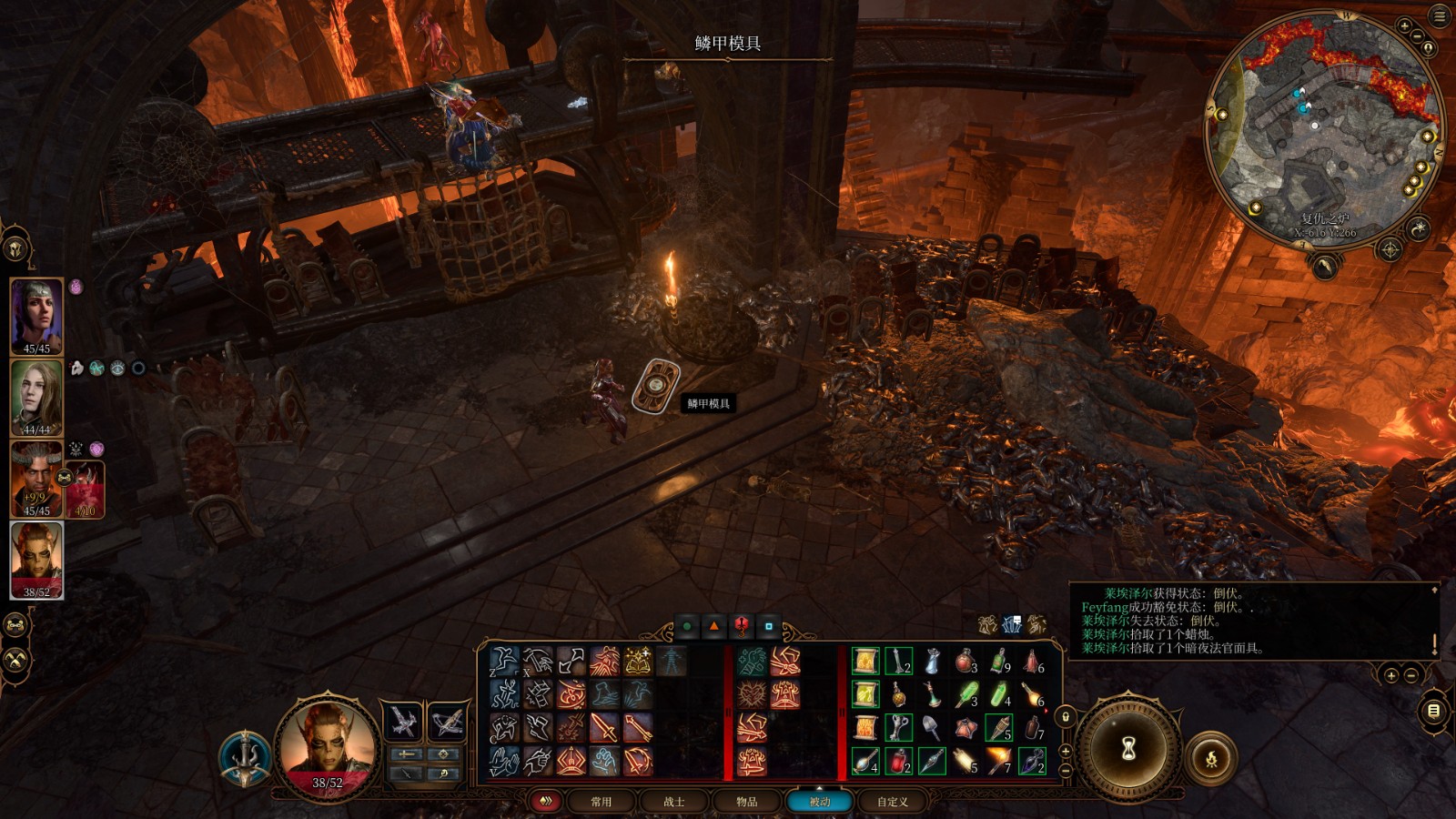The image size is (1456, 819).
Task: Zoom in the minimap with plus button
Action: pos(1404,26)
